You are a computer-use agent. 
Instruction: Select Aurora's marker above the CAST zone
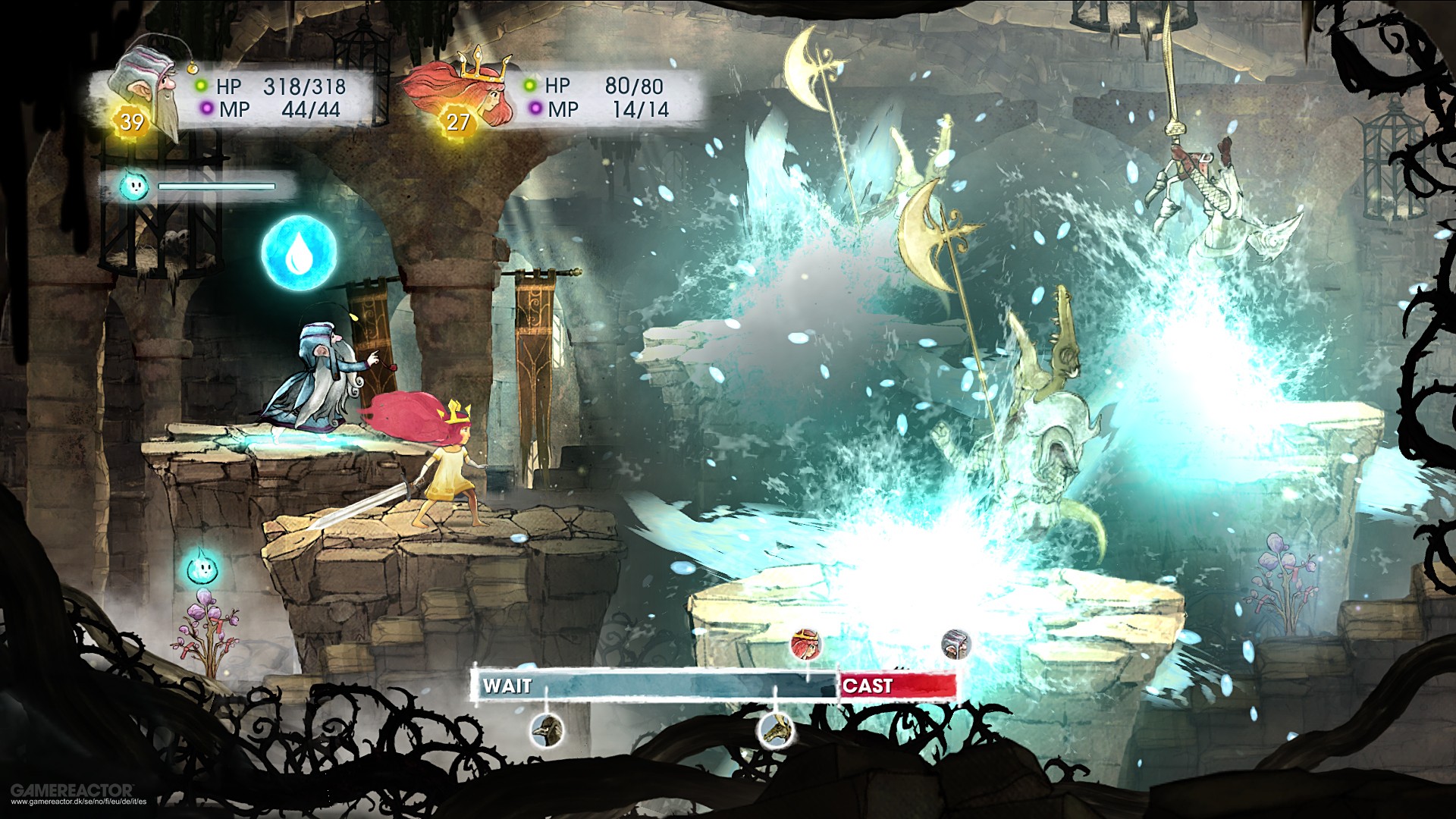pyautogui.click(x=806, y=643)
